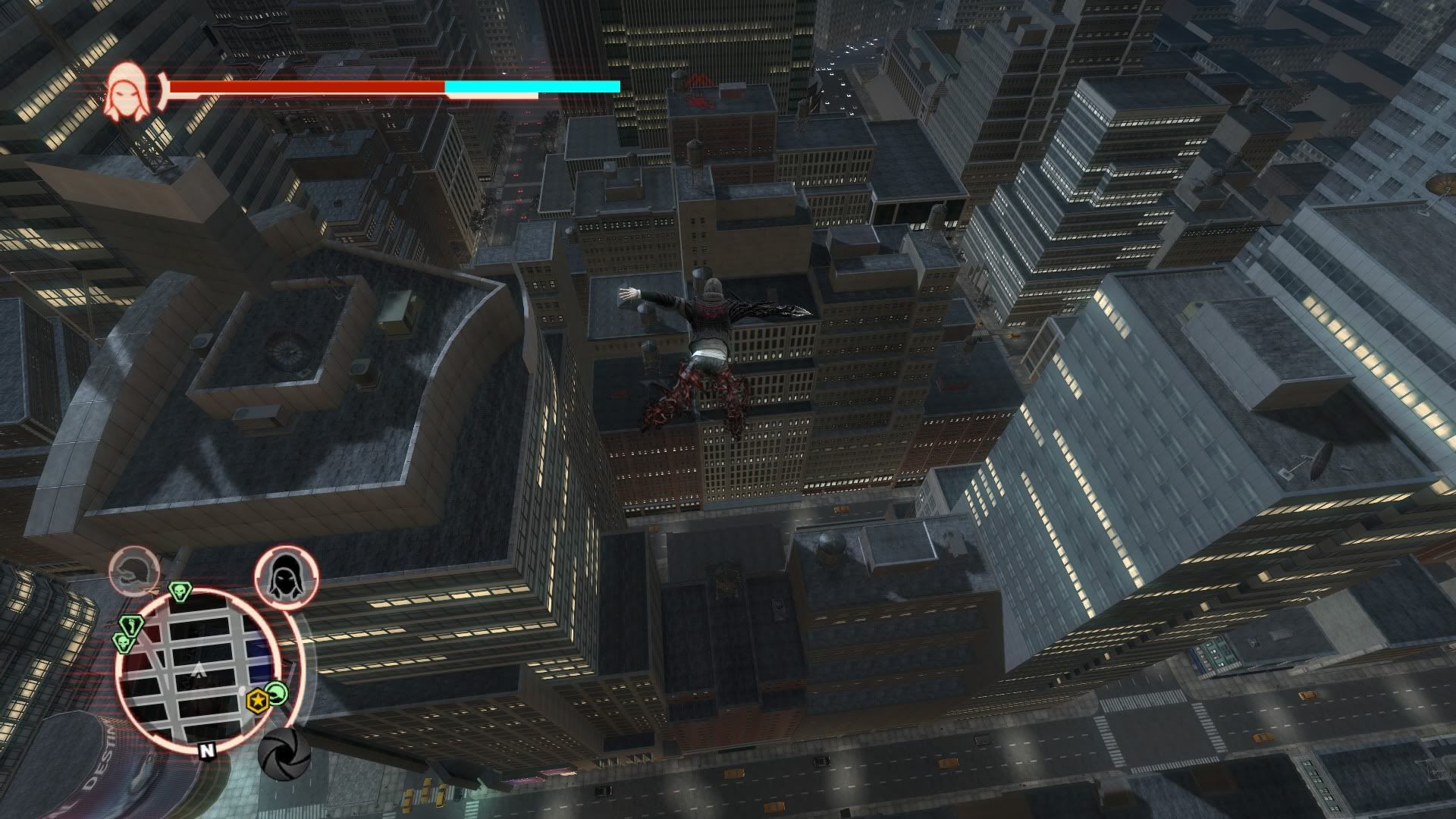The width and height of the screenshot is (1456, 819).
Task: Click the greyed-out soldier helmet icon
Action: 134,571
